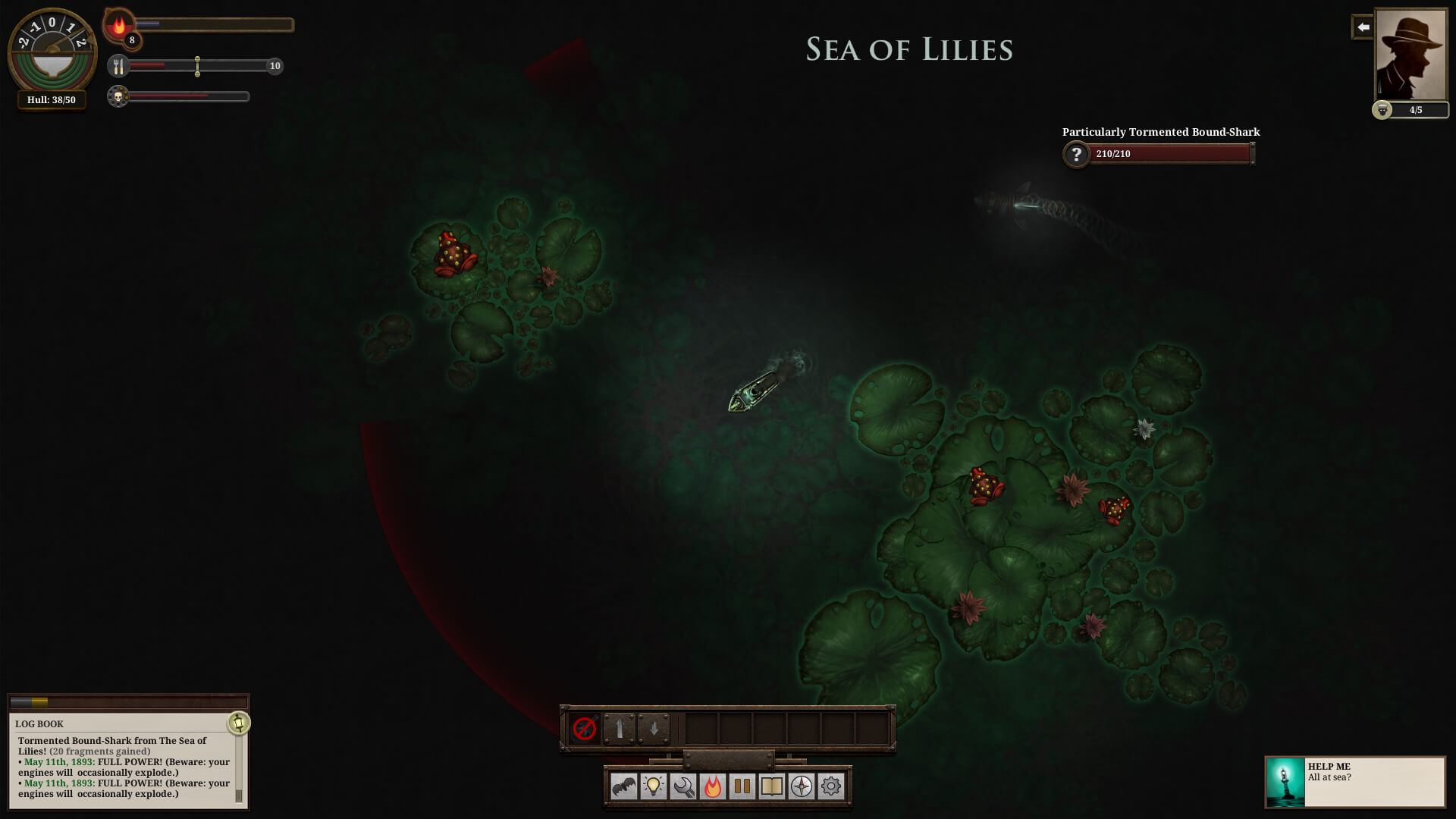Open the journal with the book icon

click(771, 787)
